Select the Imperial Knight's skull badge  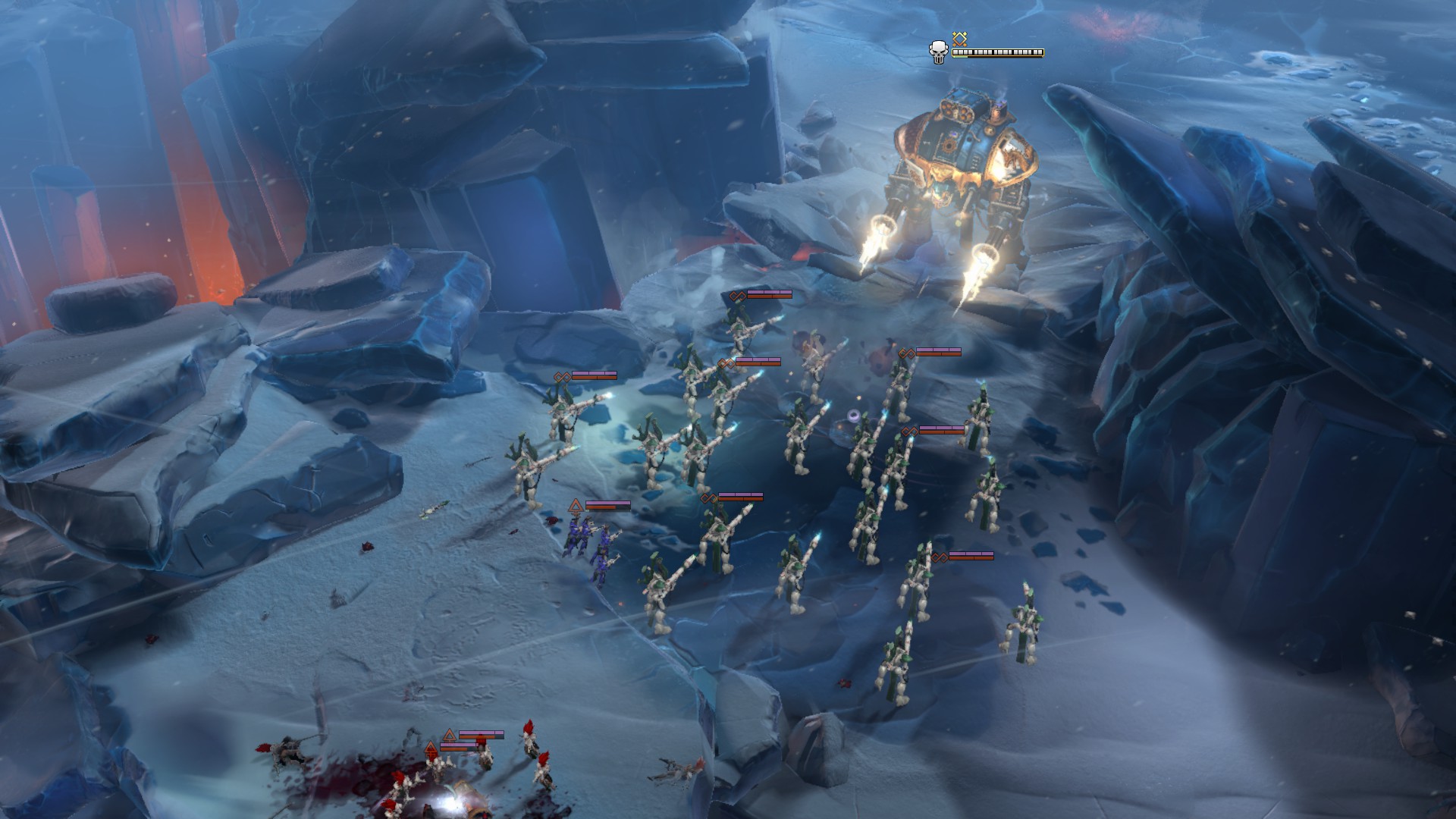pyautogui.click(x=939, y=52)
